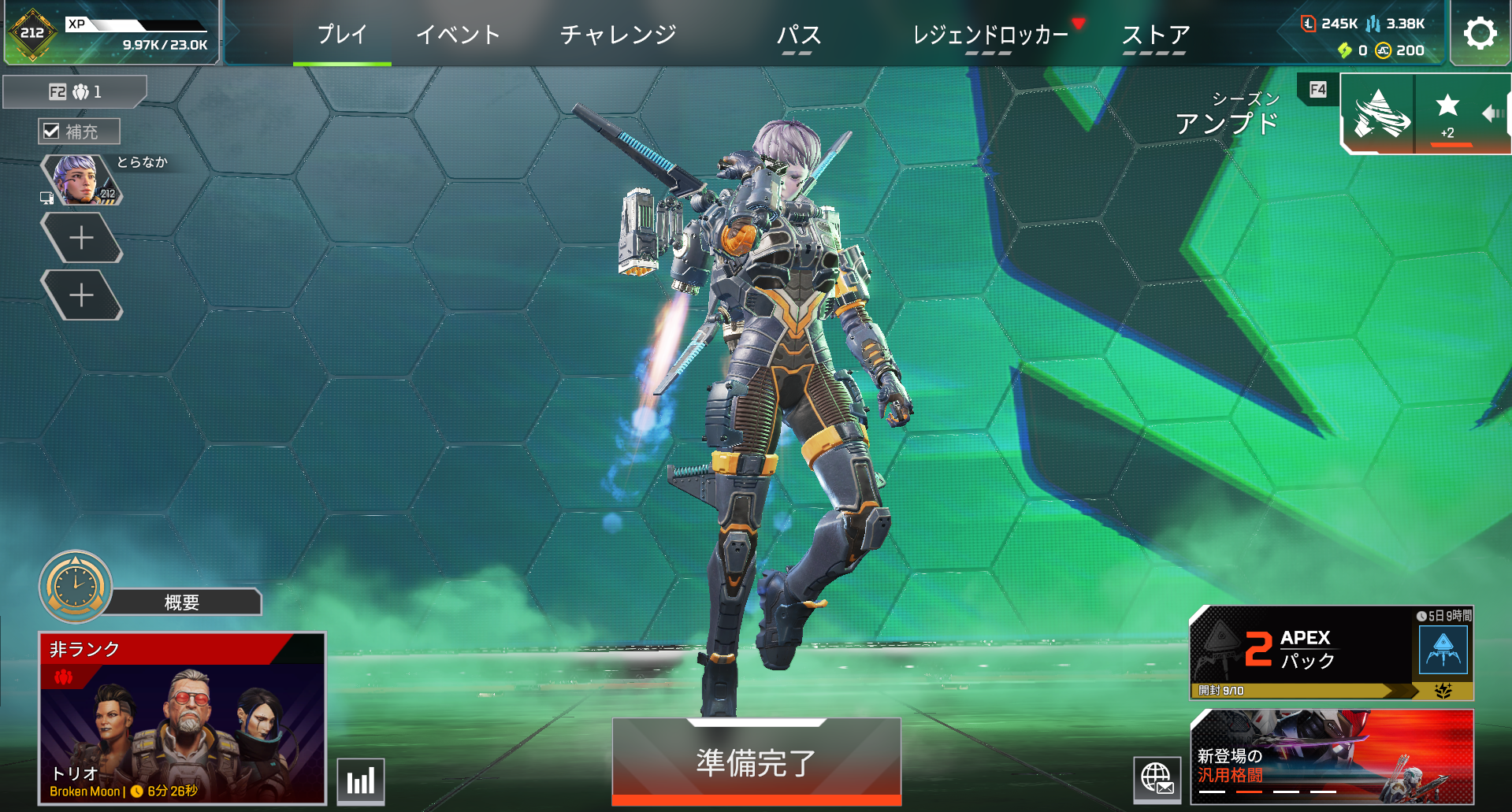This screenshot has height=812, width=1512.
Task: View match statistics via bar chart icon
Action: point(360,783)
